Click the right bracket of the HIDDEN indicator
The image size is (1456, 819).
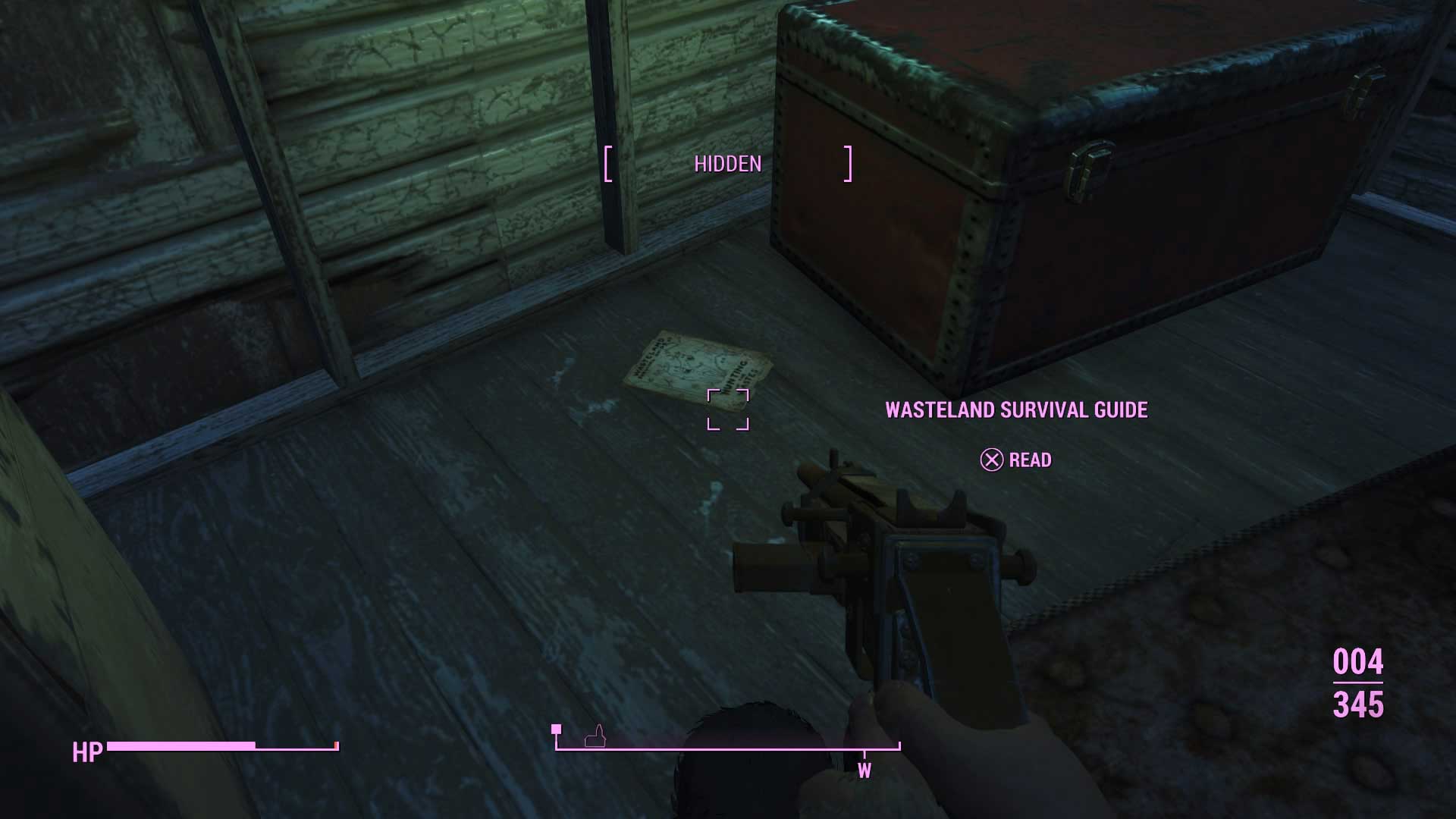coord(847,162)
